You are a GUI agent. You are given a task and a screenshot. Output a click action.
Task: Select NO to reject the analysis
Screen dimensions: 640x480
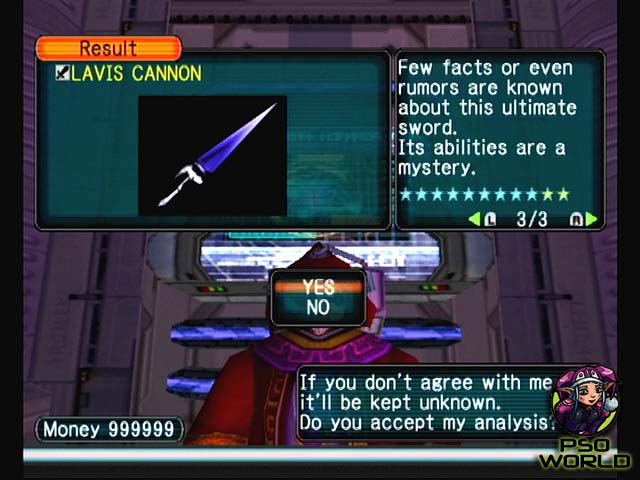coord(318,308)
